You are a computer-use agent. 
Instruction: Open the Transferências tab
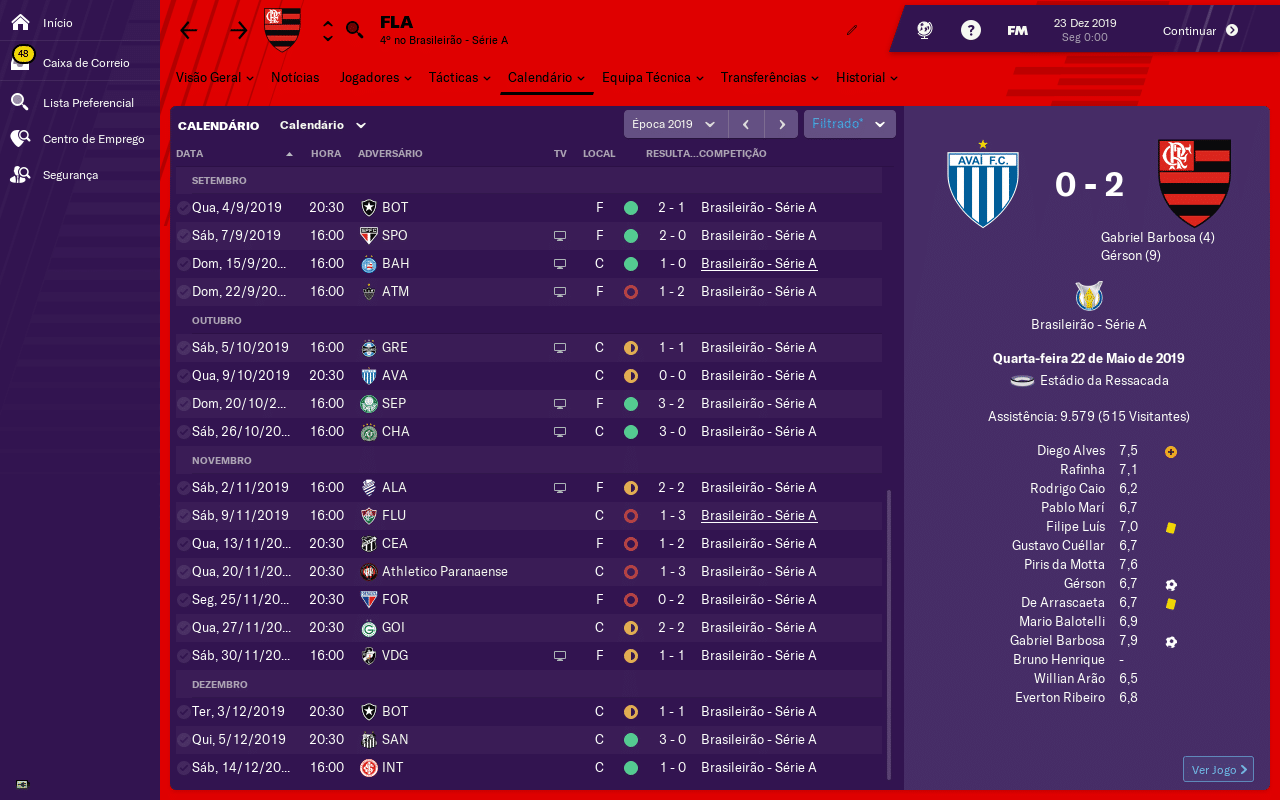pos(769,77)
